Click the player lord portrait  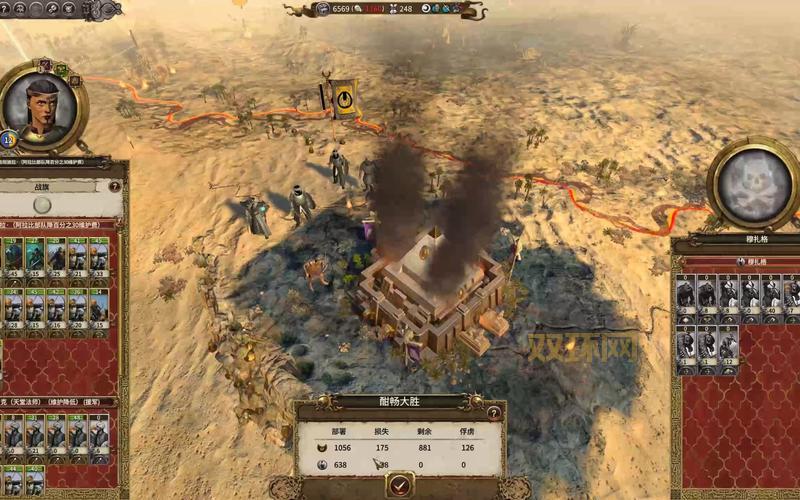(41, 107)
